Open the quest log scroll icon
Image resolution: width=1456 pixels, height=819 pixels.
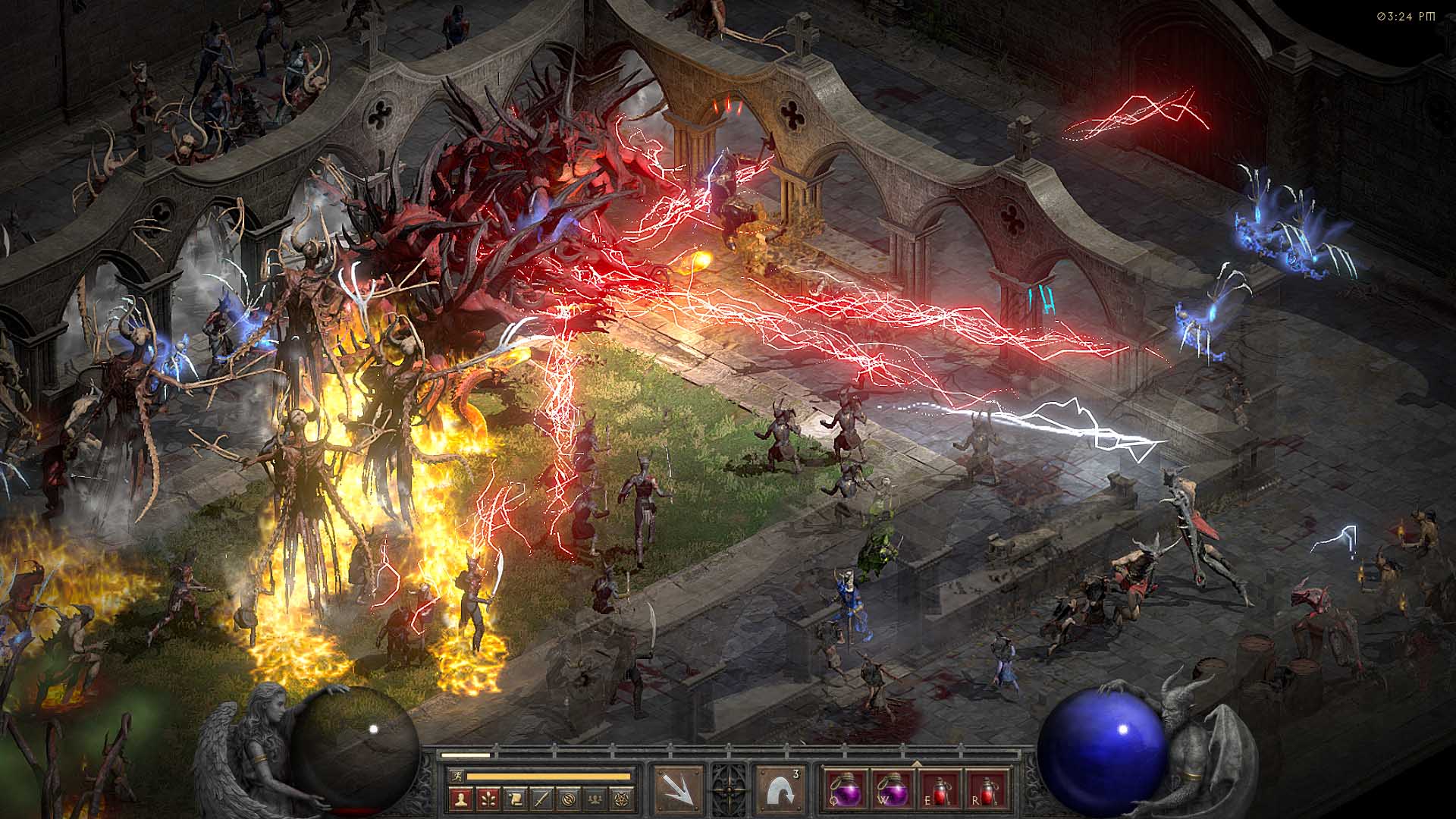514,798
